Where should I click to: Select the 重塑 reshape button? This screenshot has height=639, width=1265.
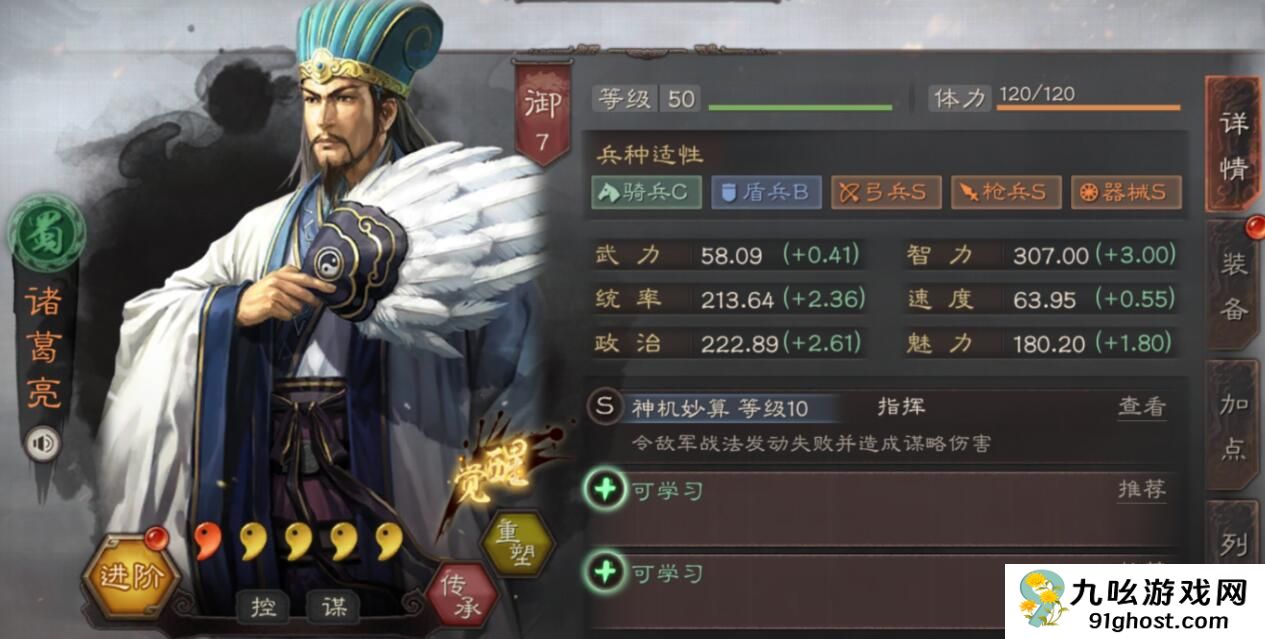(x=516, y=541)
